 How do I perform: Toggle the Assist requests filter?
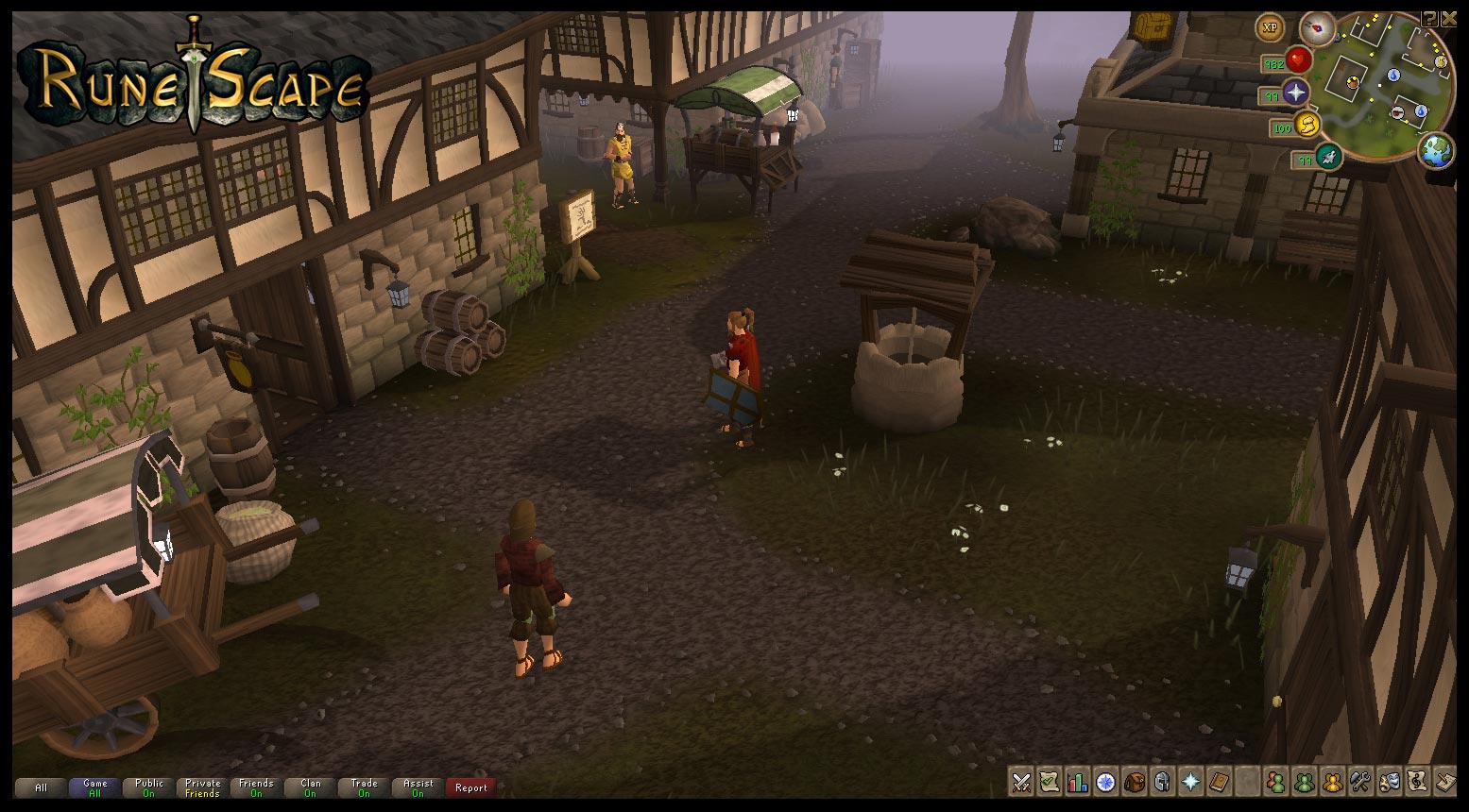(x=418, y=787)
